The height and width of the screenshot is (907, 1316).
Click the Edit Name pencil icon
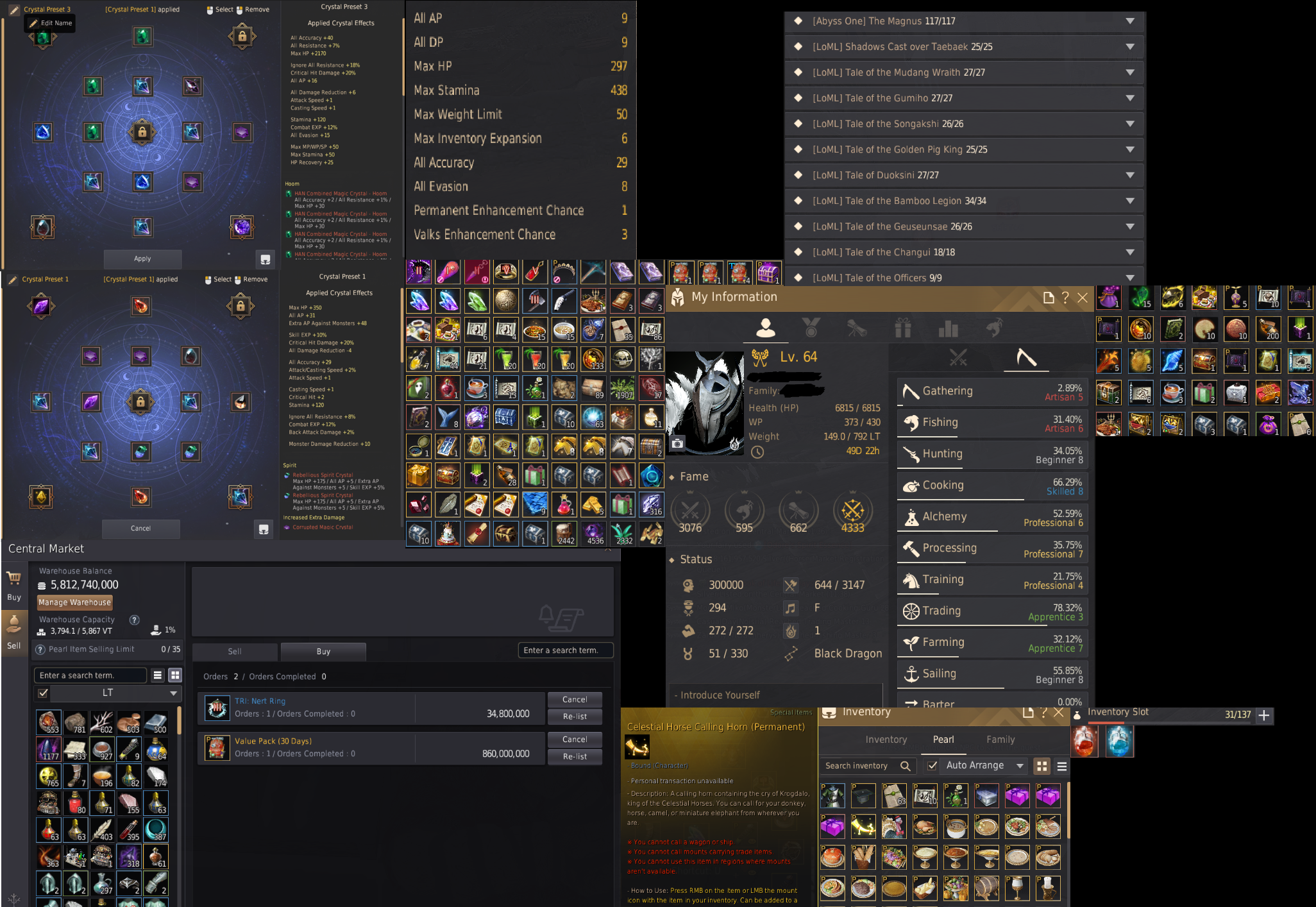coord(14,9)
